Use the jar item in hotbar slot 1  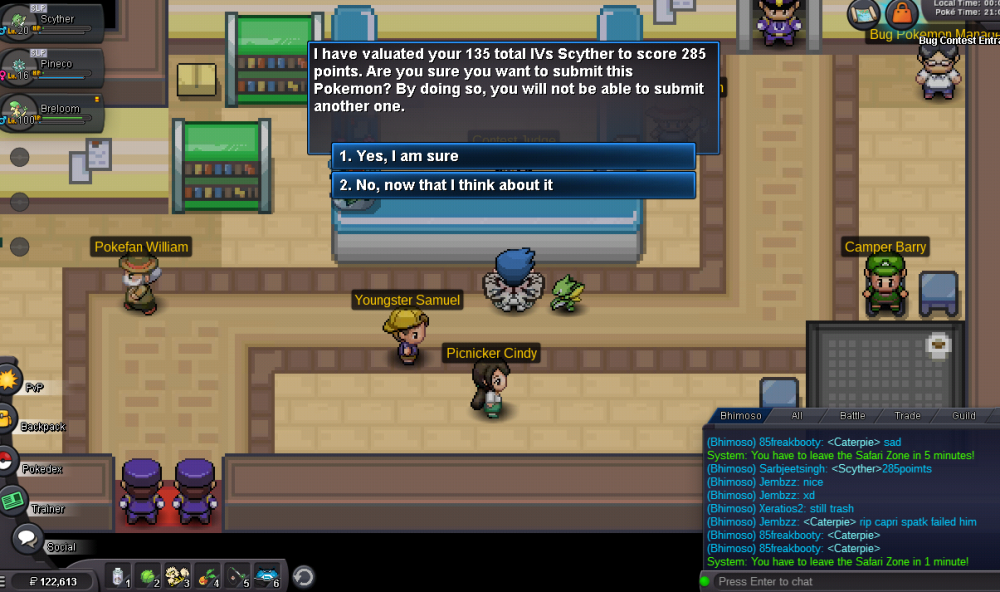pos(119,577)
